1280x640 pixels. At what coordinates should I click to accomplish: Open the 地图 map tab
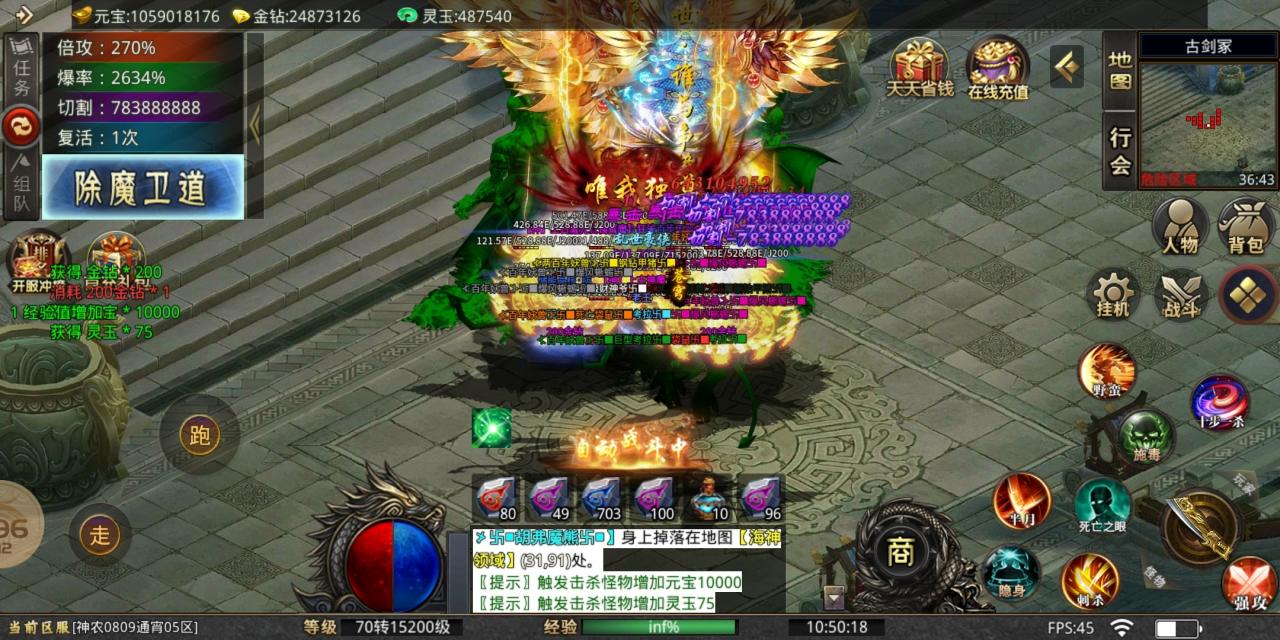pyautogui.click(x=1120, y=70)
